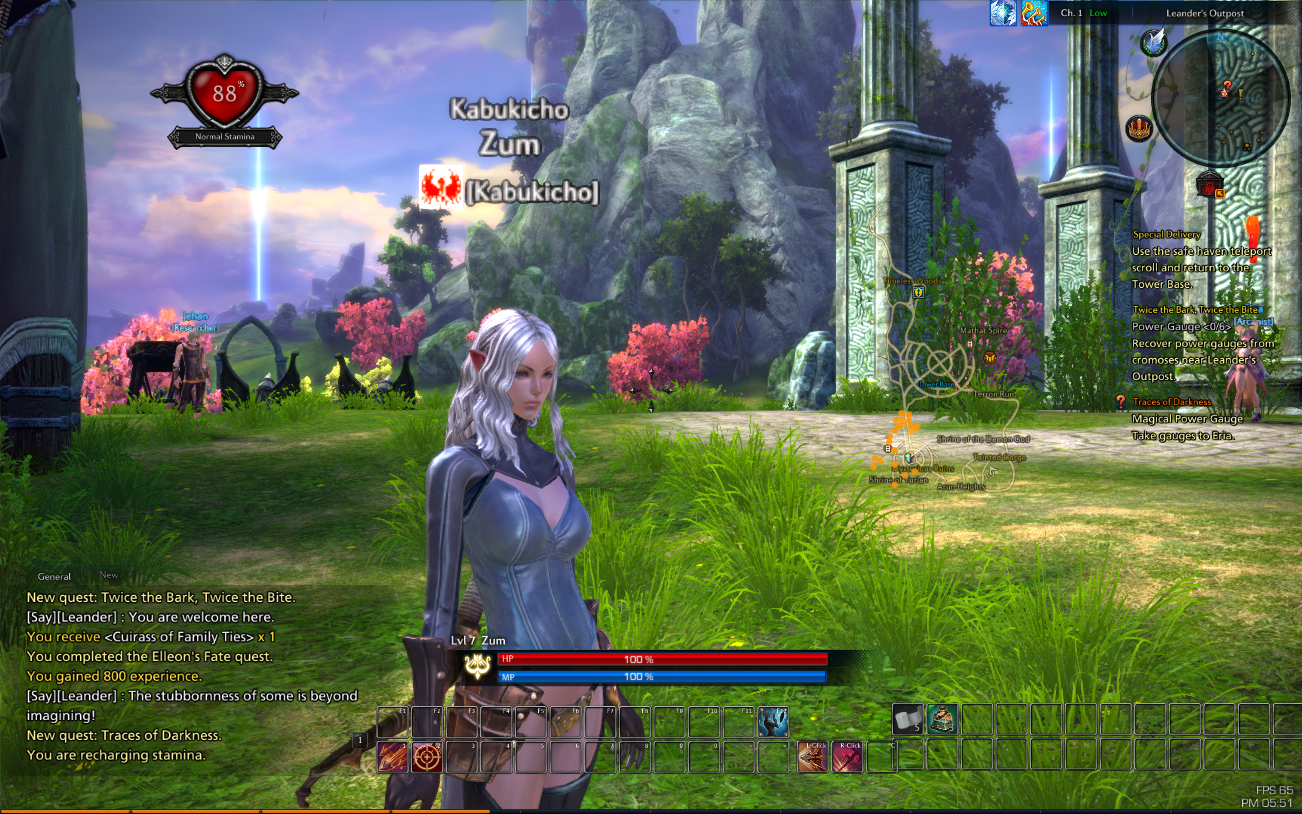Switch to the General chat tab
1302x814 pixels.
(x=54, y=577)
